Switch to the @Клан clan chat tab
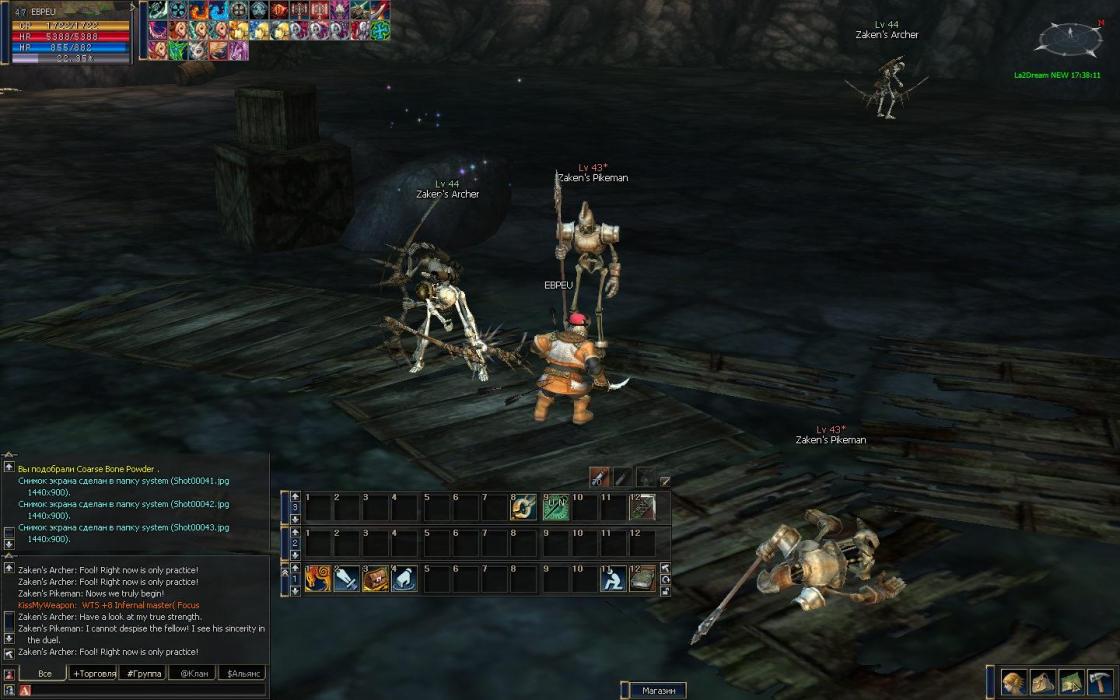Viewport: 1120px width, 700px height. (193, 674)
